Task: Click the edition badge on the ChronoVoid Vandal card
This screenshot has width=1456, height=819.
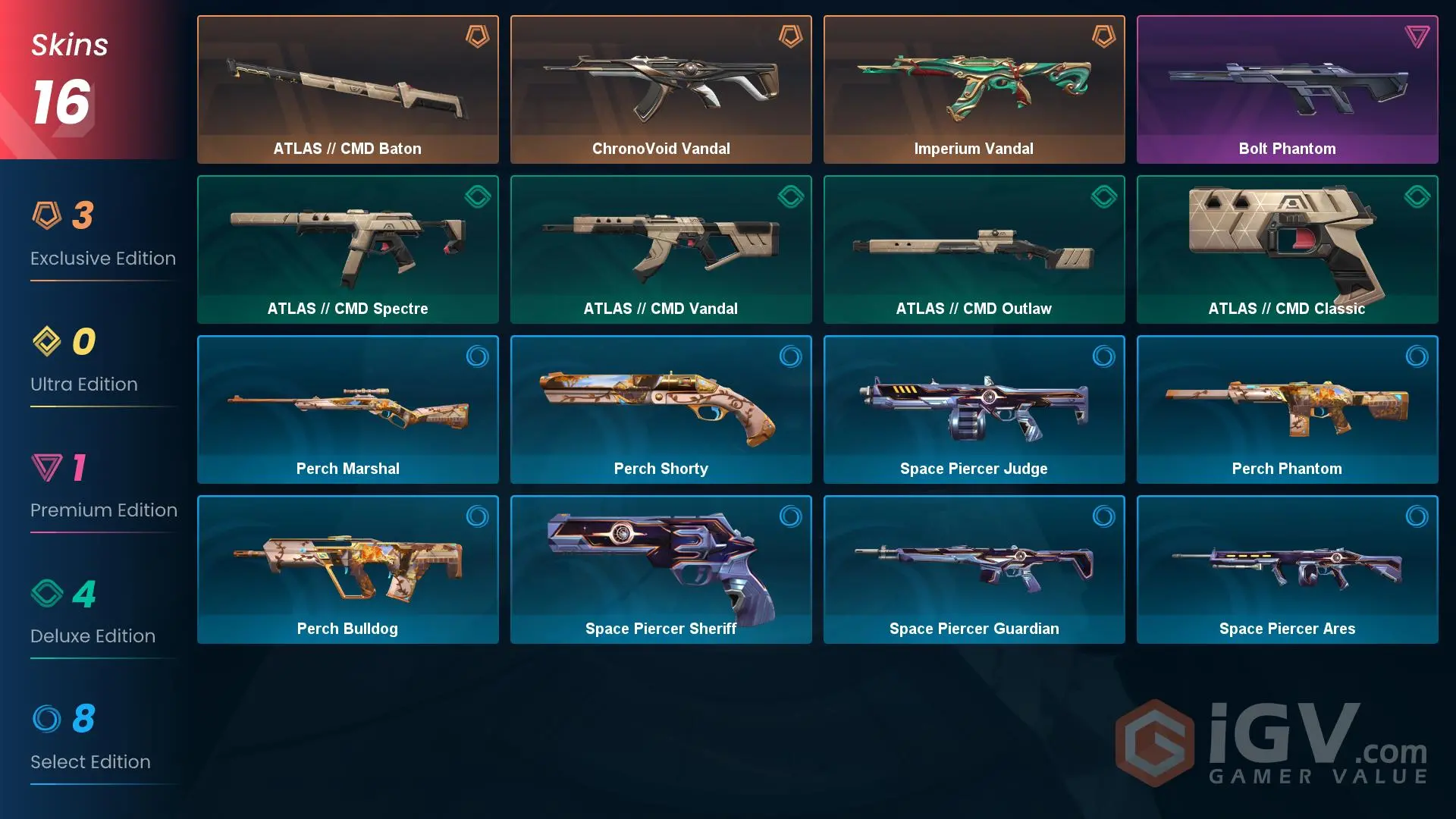Action: pyautogui.click(x=789, y=36)
